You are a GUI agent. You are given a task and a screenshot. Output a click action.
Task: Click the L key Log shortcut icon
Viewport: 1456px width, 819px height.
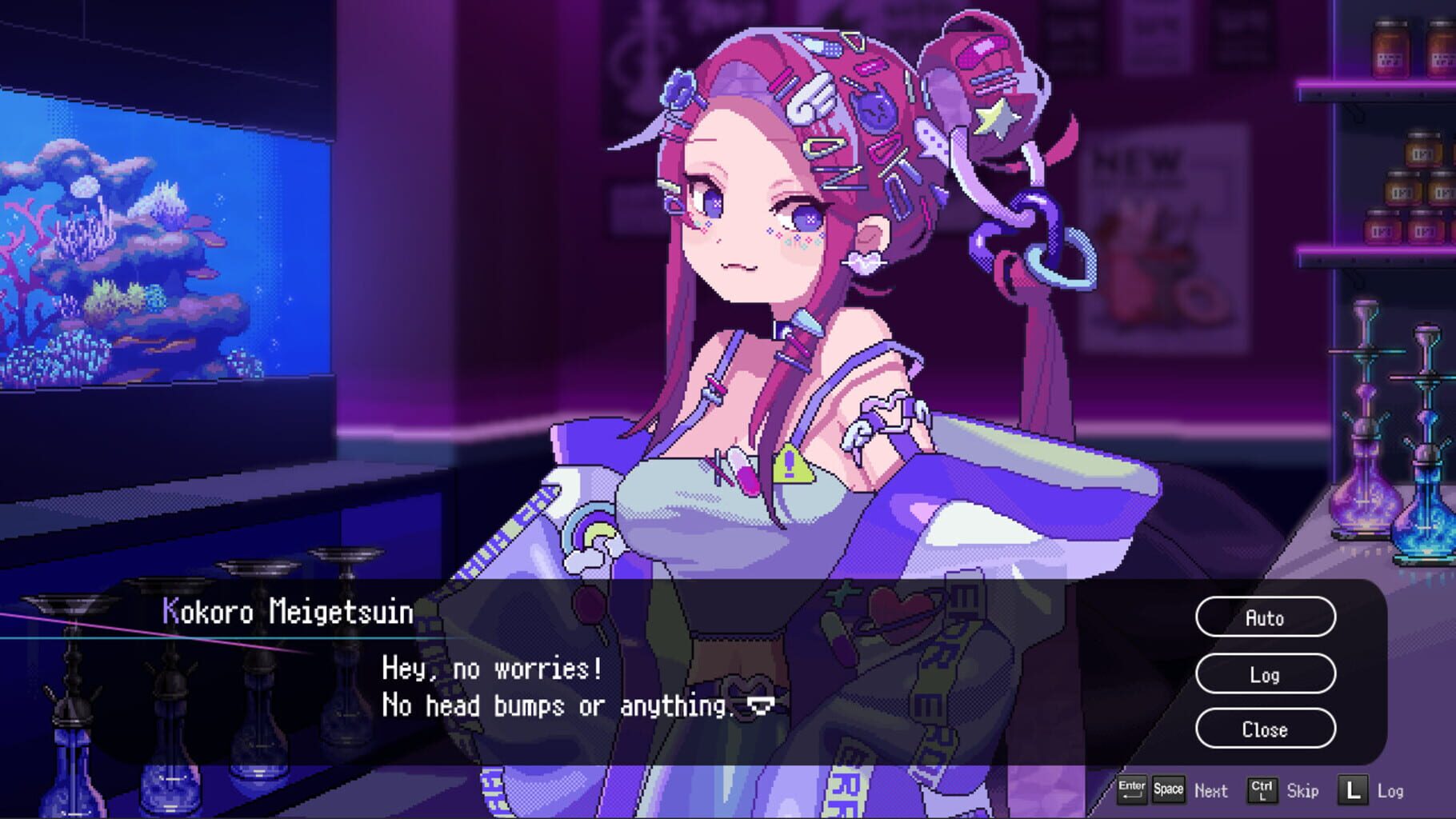click(x=1353, y=790)
